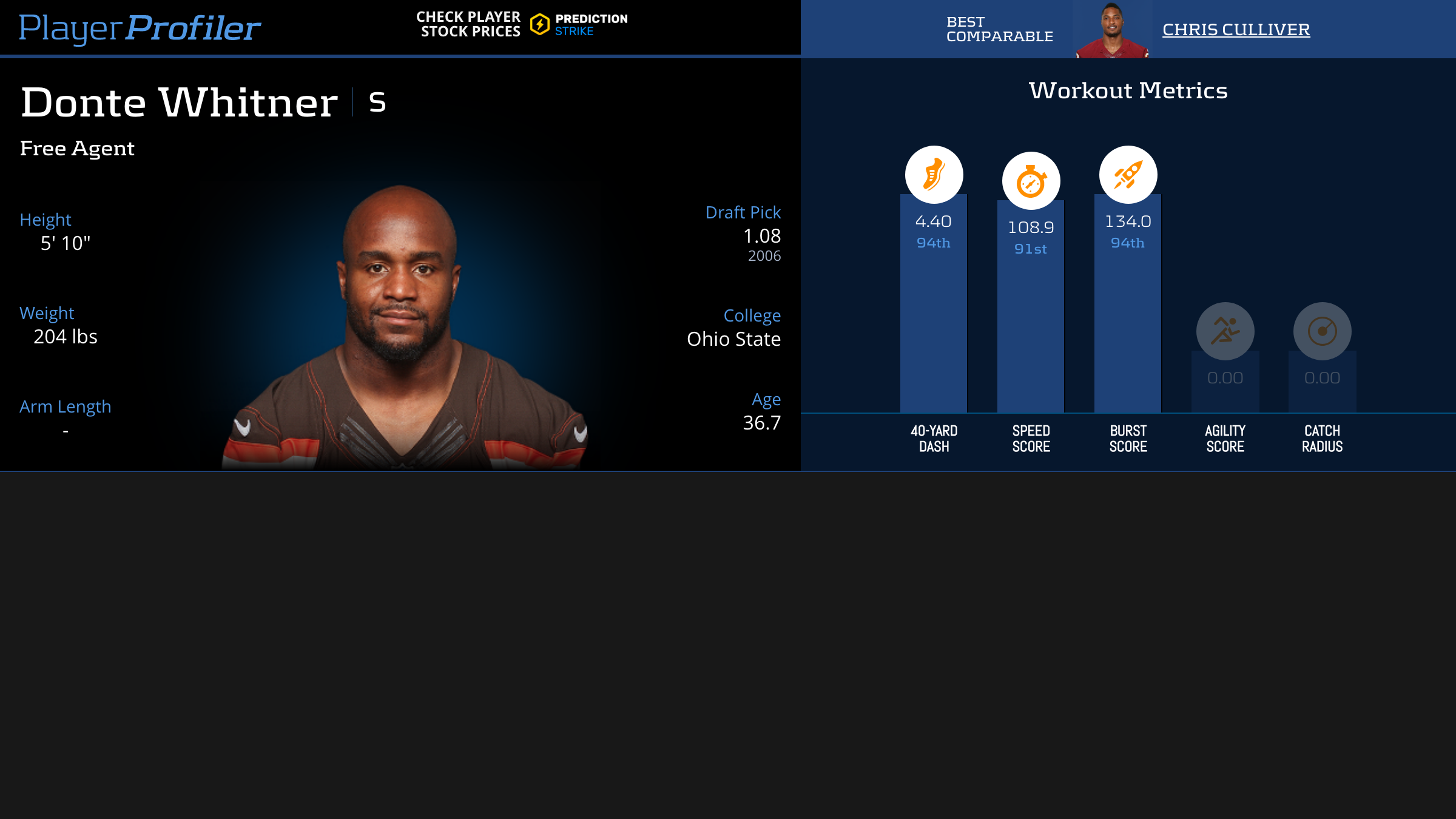Click Chris Culliver's headshot thumbnail
Image resolution: width=1456 pixels, height=819 pixels.
pos(1112,30)
